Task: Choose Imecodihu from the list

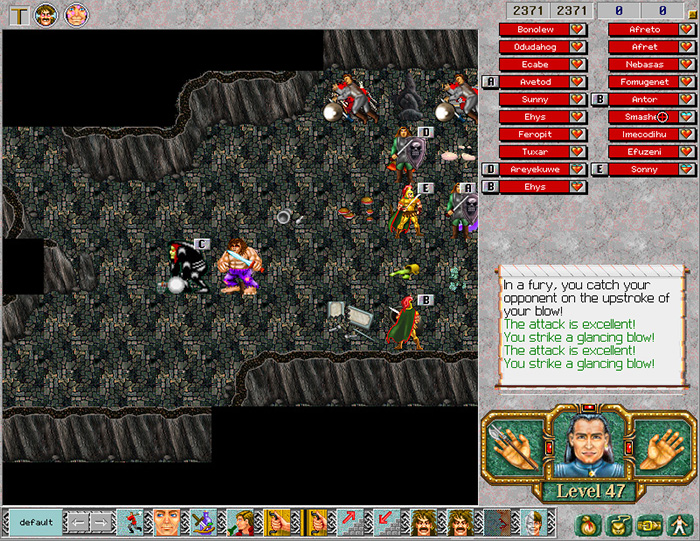Action: pyautogui.click(x=644, y=134)
